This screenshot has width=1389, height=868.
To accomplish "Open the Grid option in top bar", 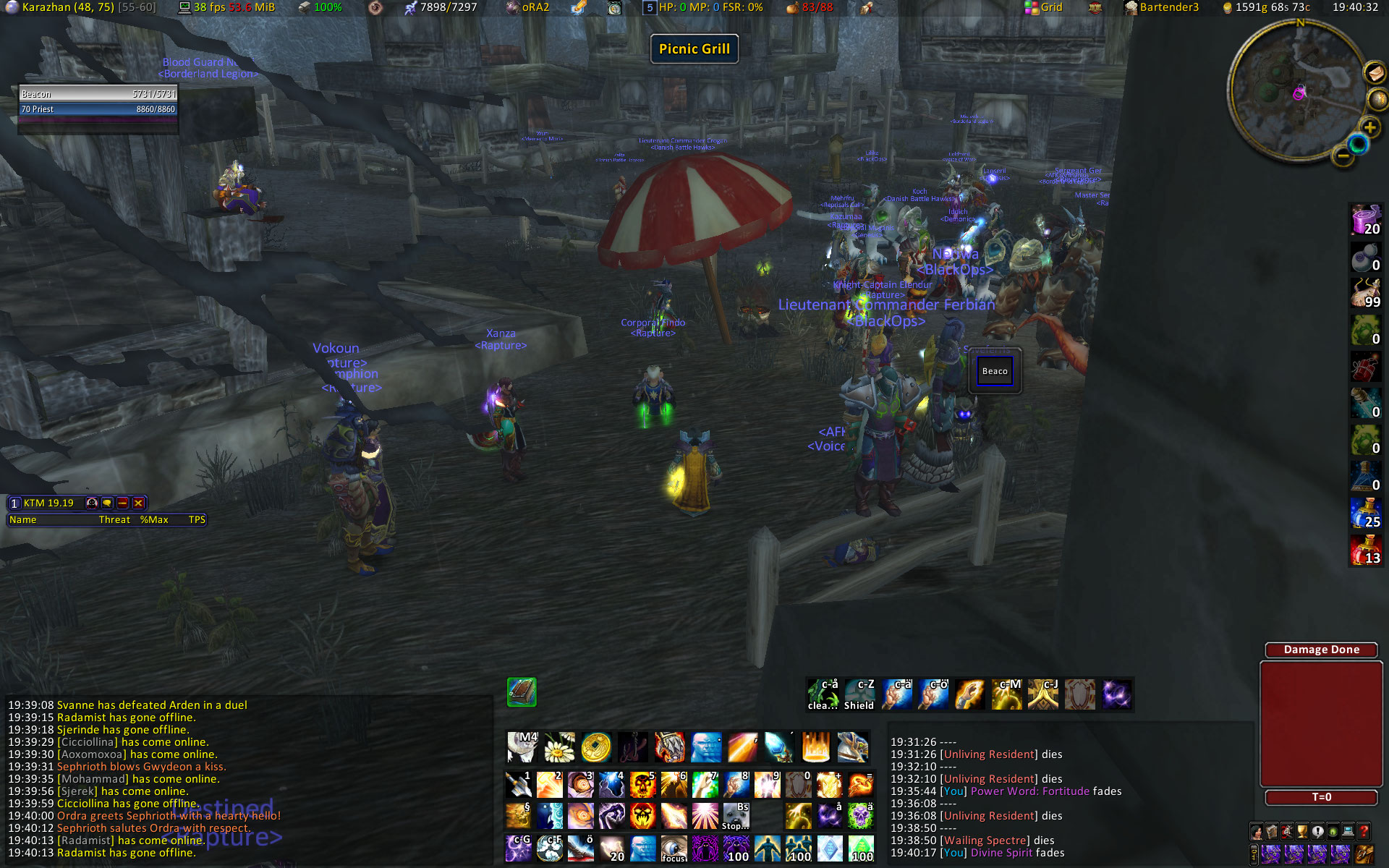I will pyautogui.click(x=1043, y=7).
